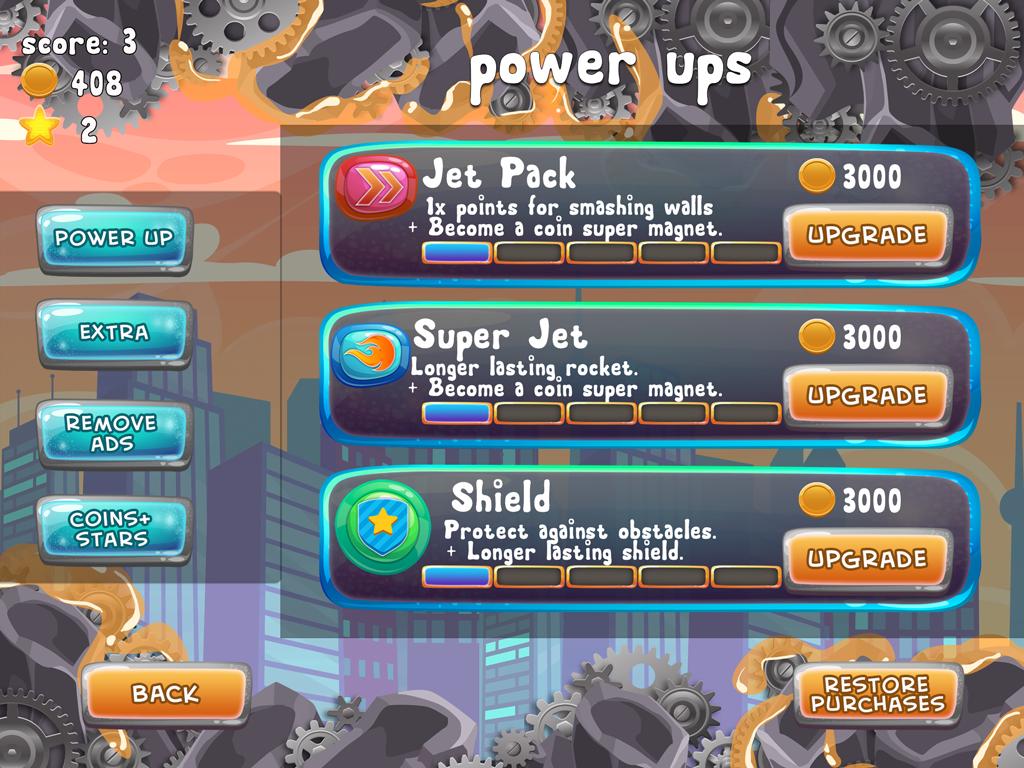The height and width of the screenshot is (768, 1024).
Task: Upgrade the Shield power up
Action: pyautogui.click(x=866, y=559)
